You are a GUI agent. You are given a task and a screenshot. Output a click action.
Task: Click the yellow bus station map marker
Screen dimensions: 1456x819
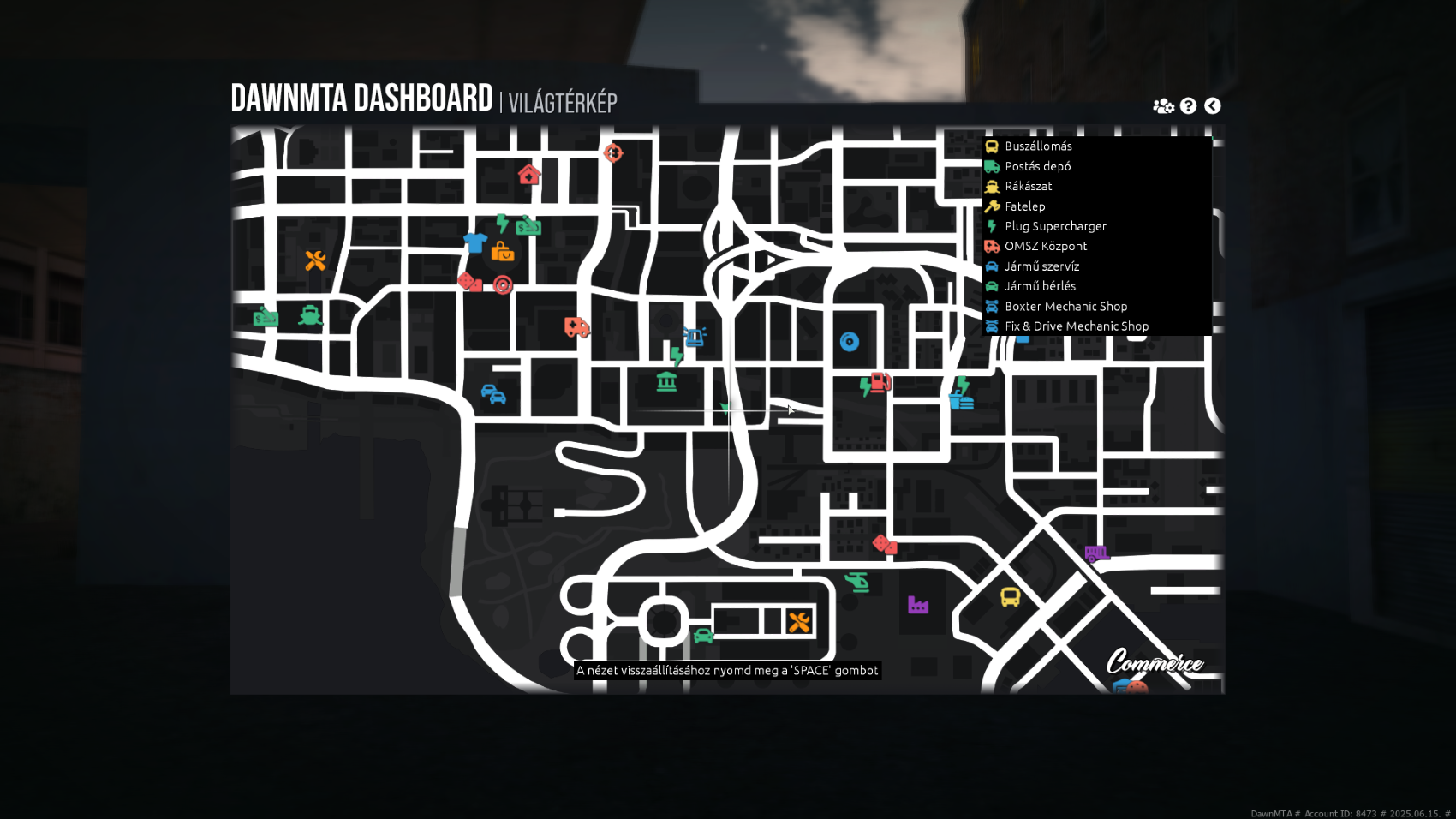pyautogui.click(x=1011, y=597)
